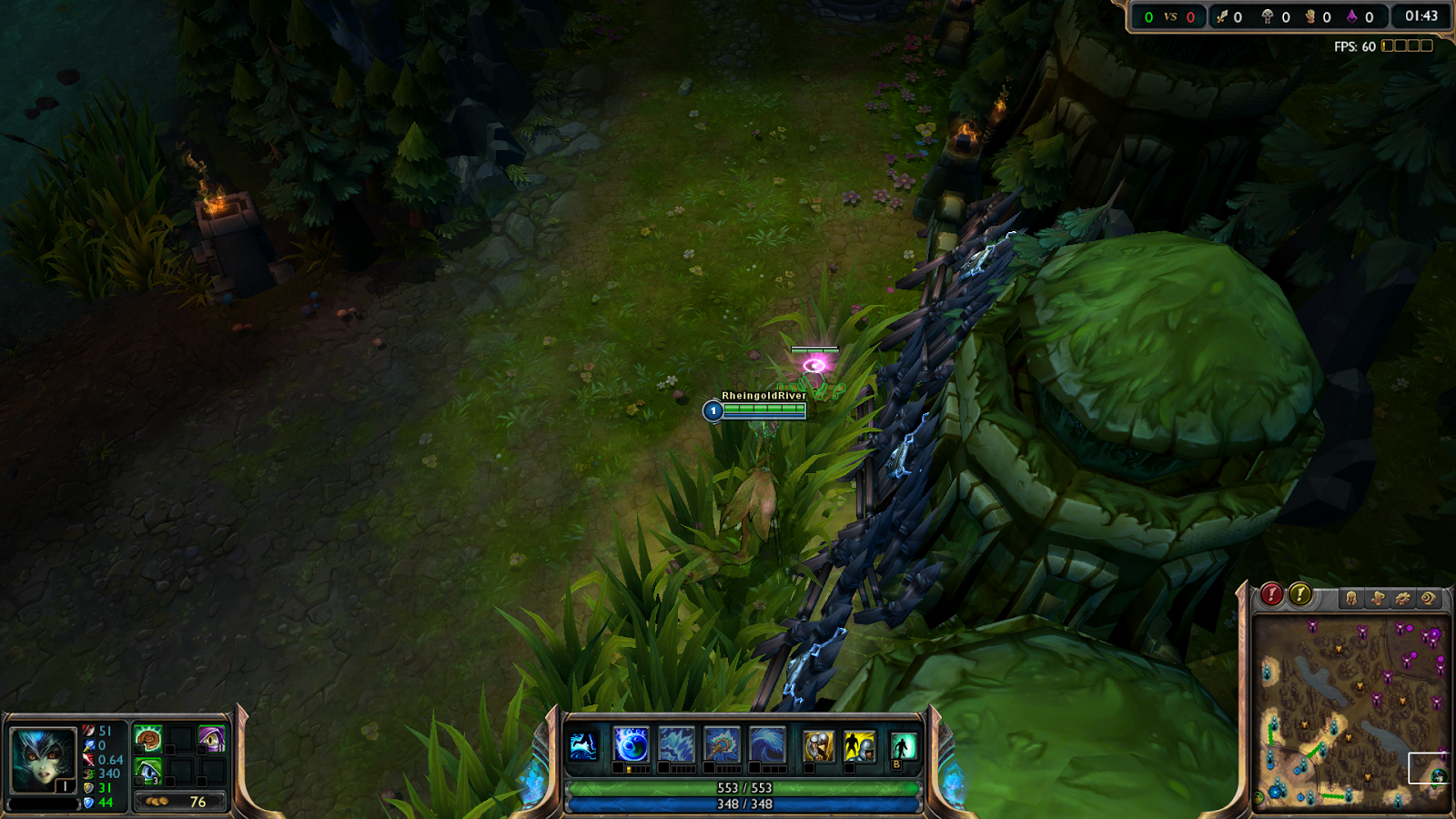The height and width of the screenshot is (819, 1456).
Task: Click the Ebb and Flow ability icon
Action: tap(677, 743)
